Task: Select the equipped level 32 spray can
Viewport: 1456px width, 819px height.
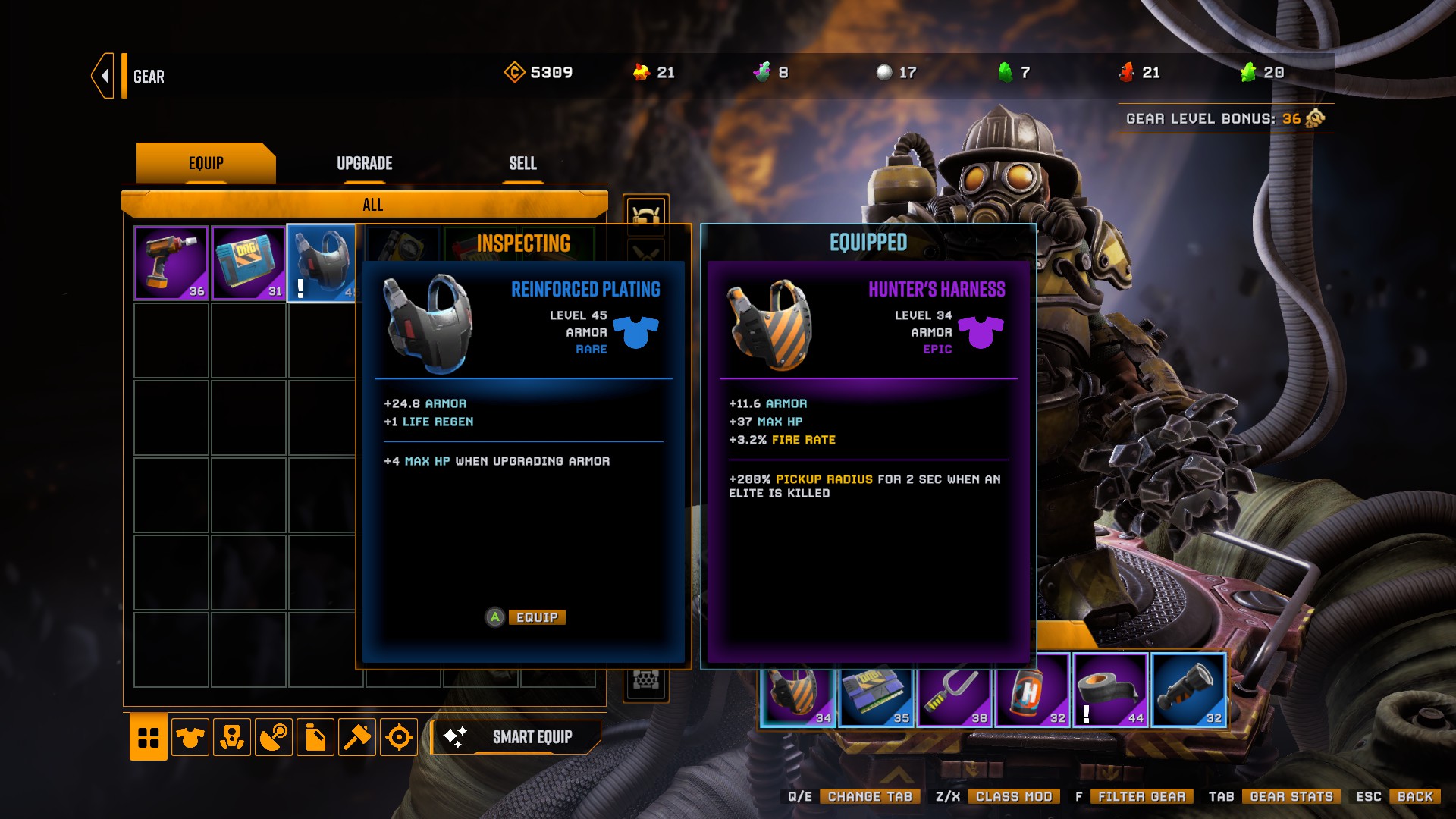Action: pos(1033,692)
